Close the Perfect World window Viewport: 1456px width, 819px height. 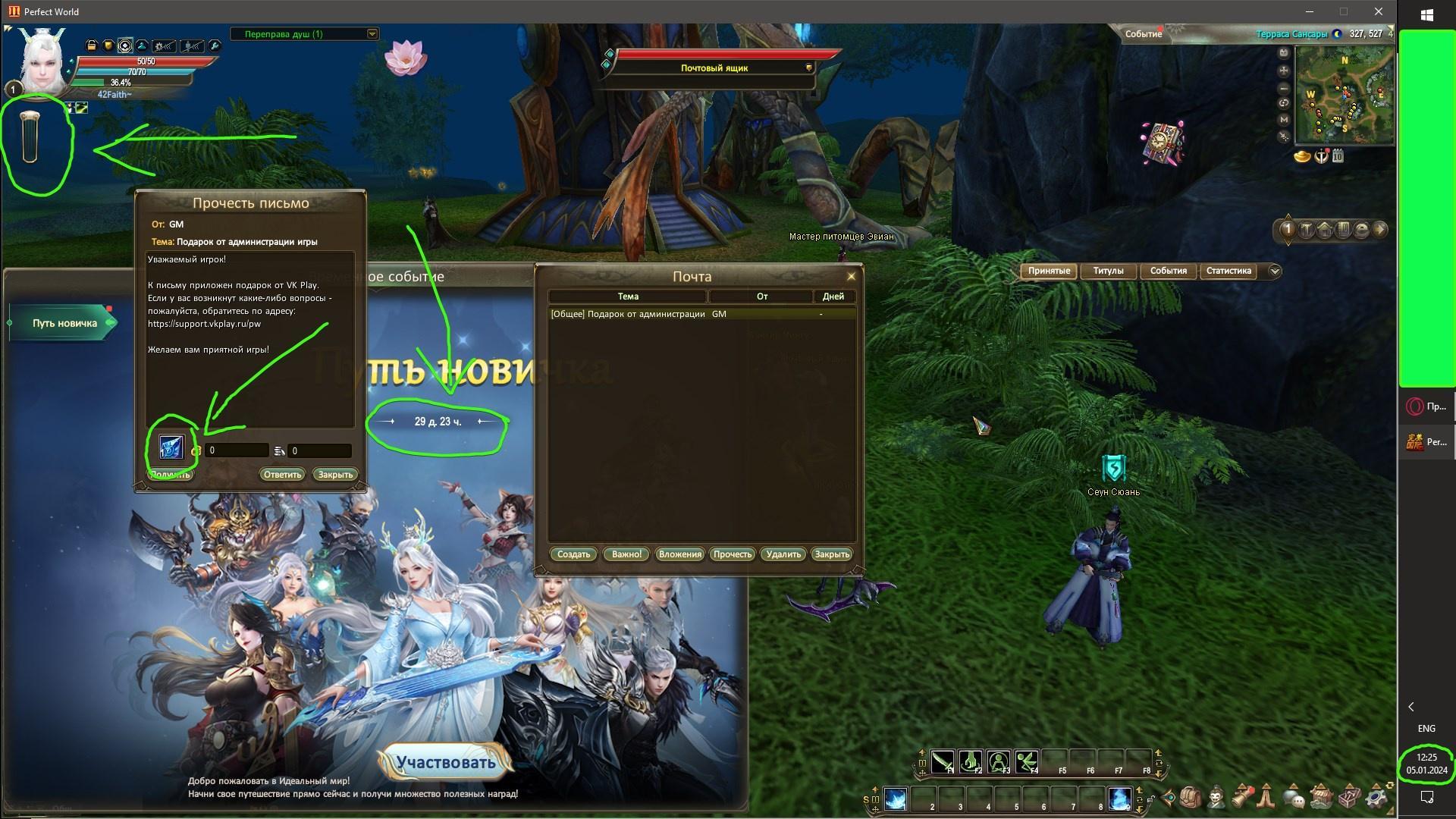[x=1379, y=11]
